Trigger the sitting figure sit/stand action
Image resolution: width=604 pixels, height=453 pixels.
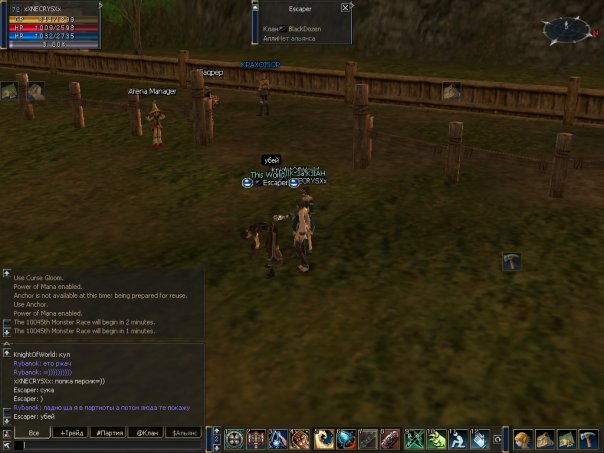click(458, 439)
